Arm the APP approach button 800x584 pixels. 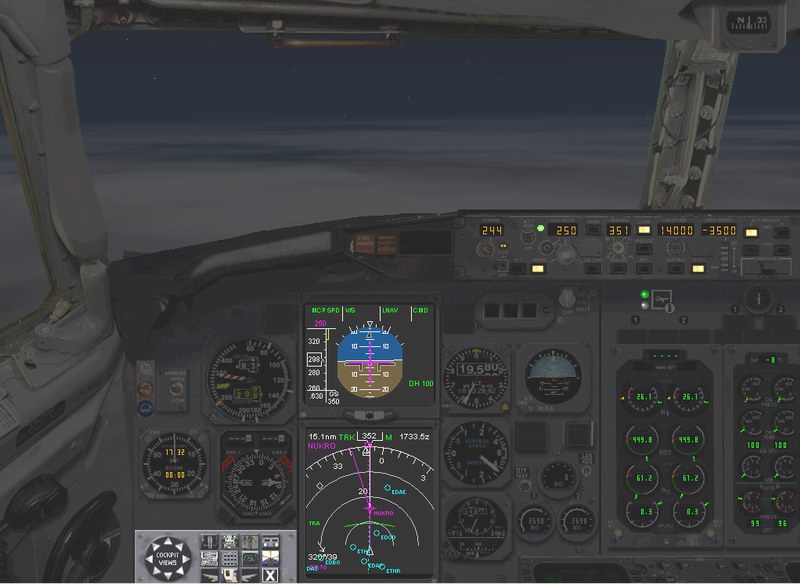pos(644,268)
